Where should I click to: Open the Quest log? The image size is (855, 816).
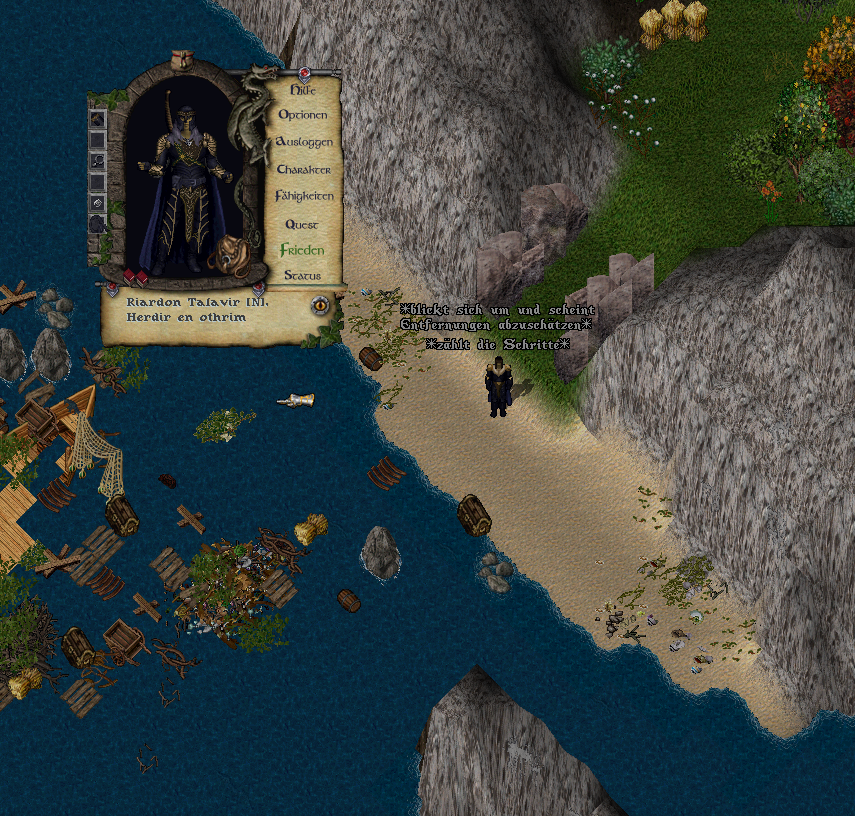[x=302, y=224]
